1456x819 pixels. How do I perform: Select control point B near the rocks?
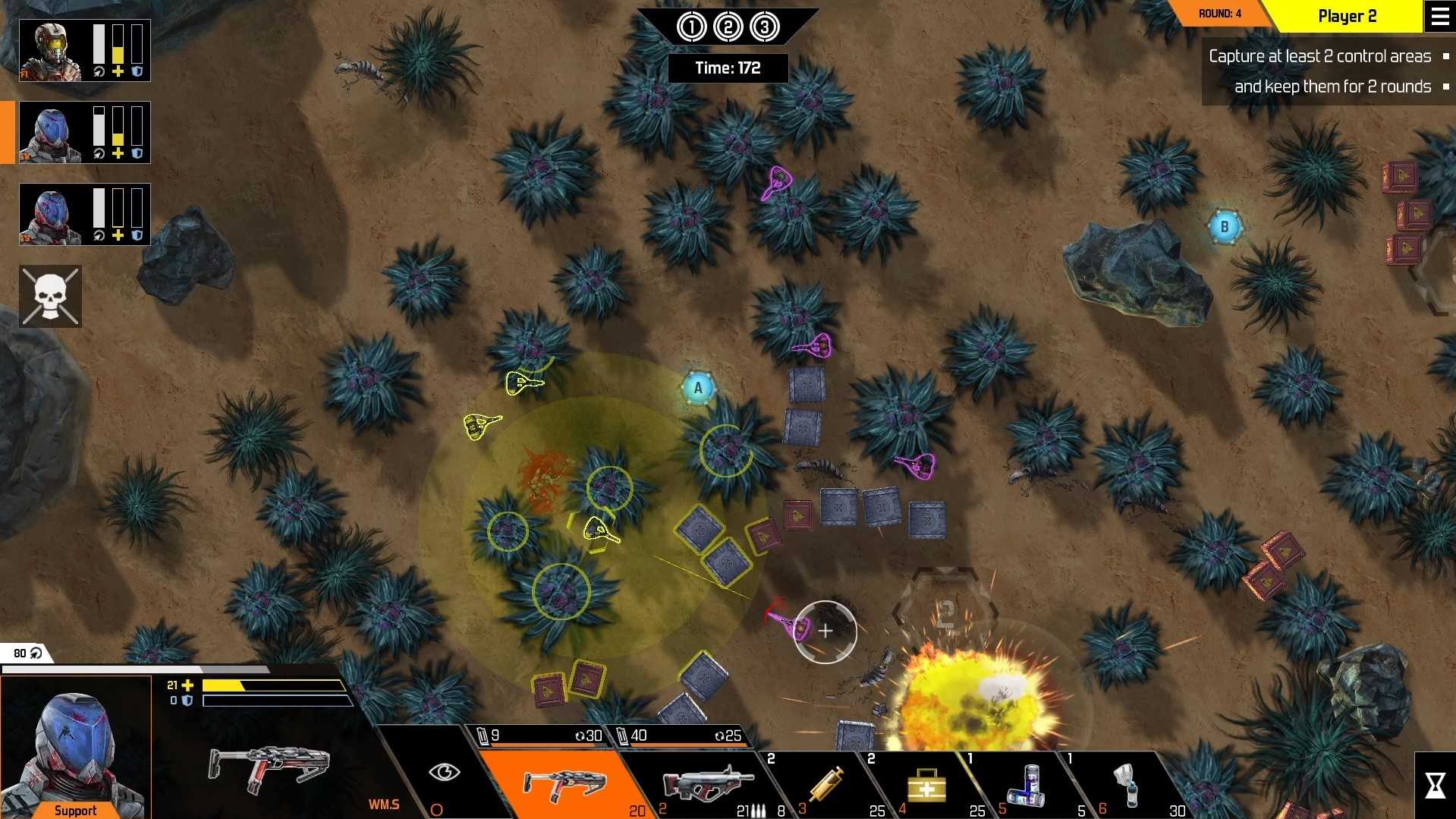click(1224, 225)
